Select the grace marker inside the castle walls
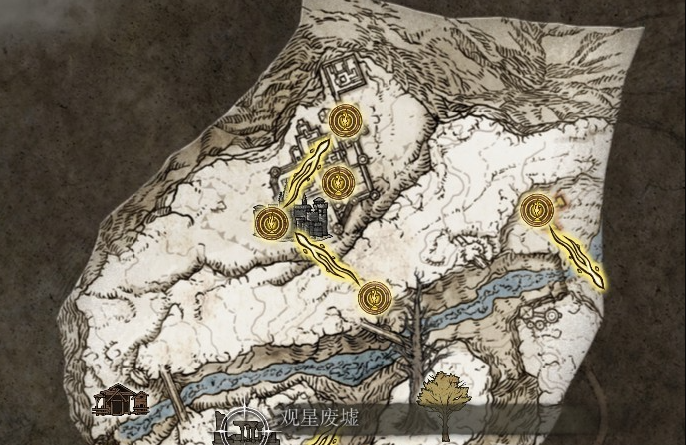 tap(337, 181)
